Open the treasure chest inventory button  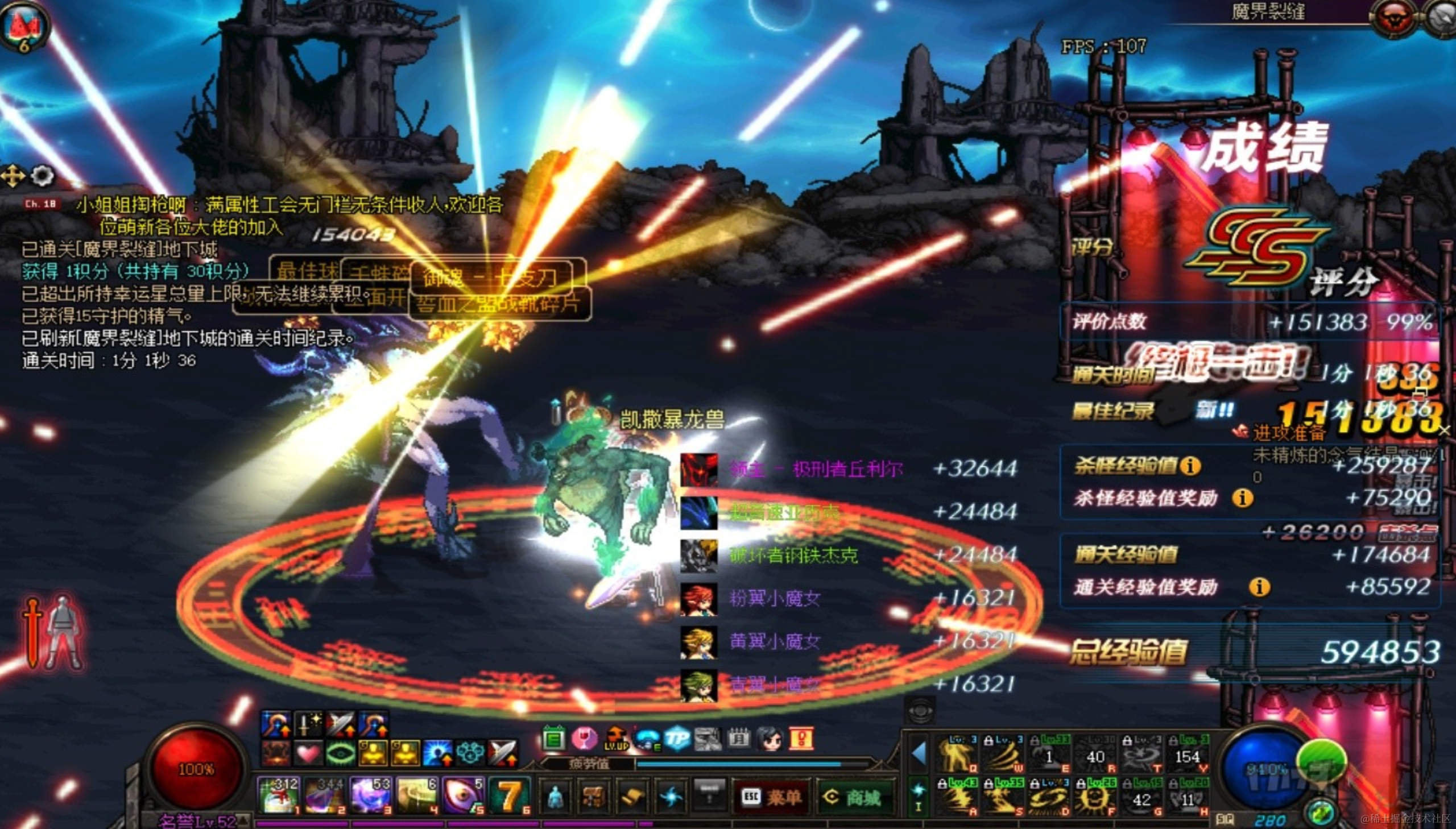click(x=593, y=797)
